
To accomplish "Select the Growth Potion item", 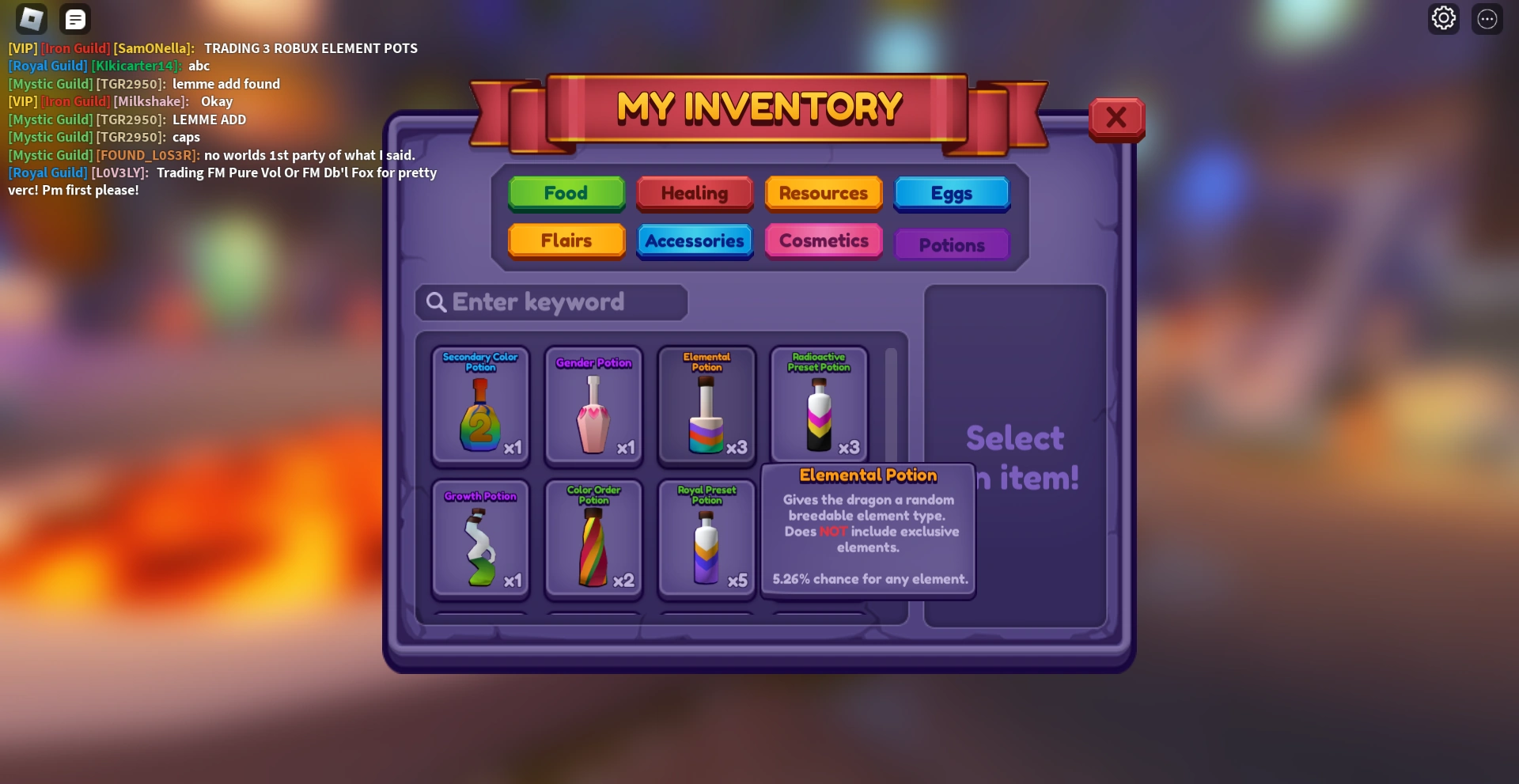I will point(479,539).
